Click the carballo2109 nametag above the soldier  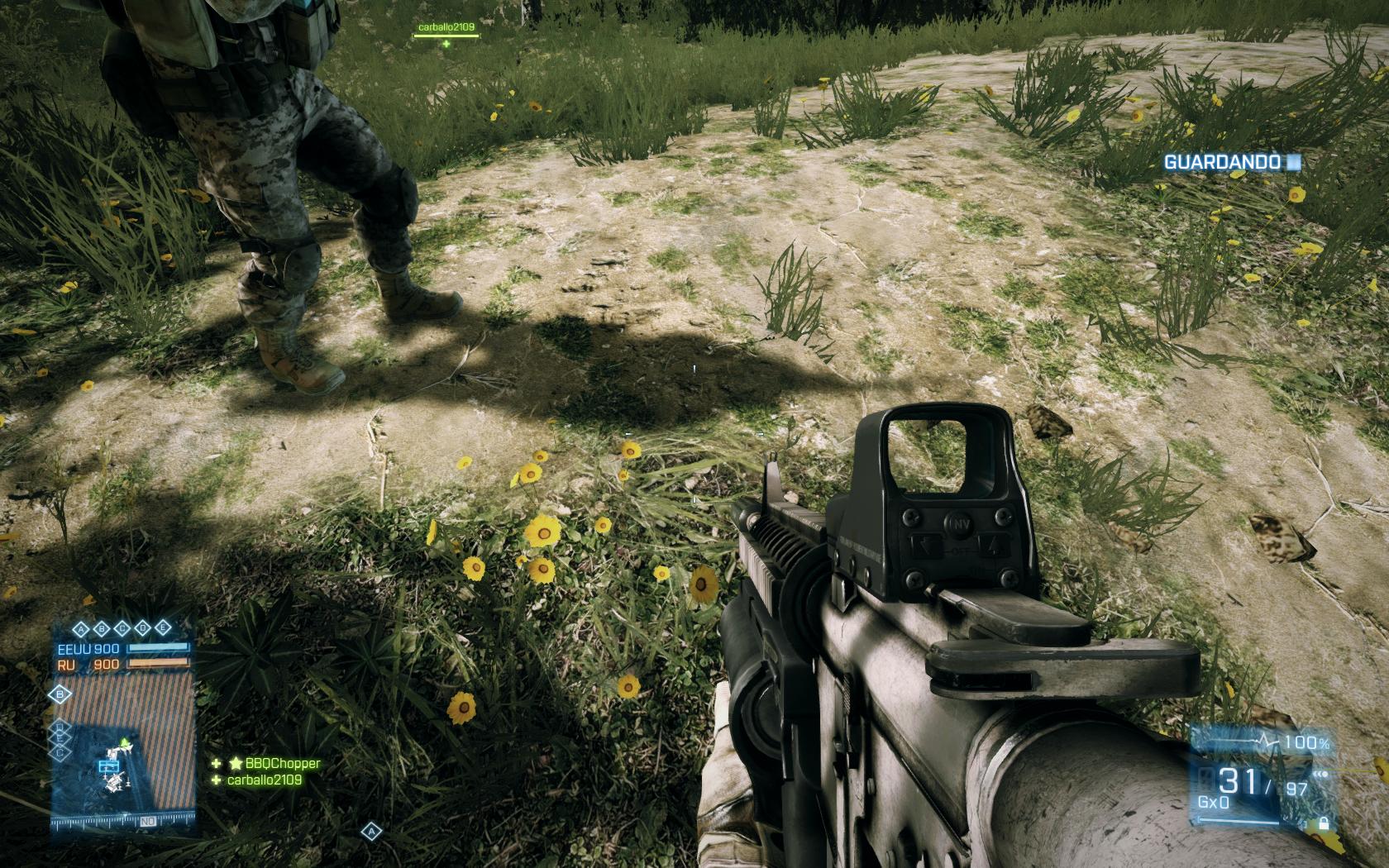tap(446, 26)
